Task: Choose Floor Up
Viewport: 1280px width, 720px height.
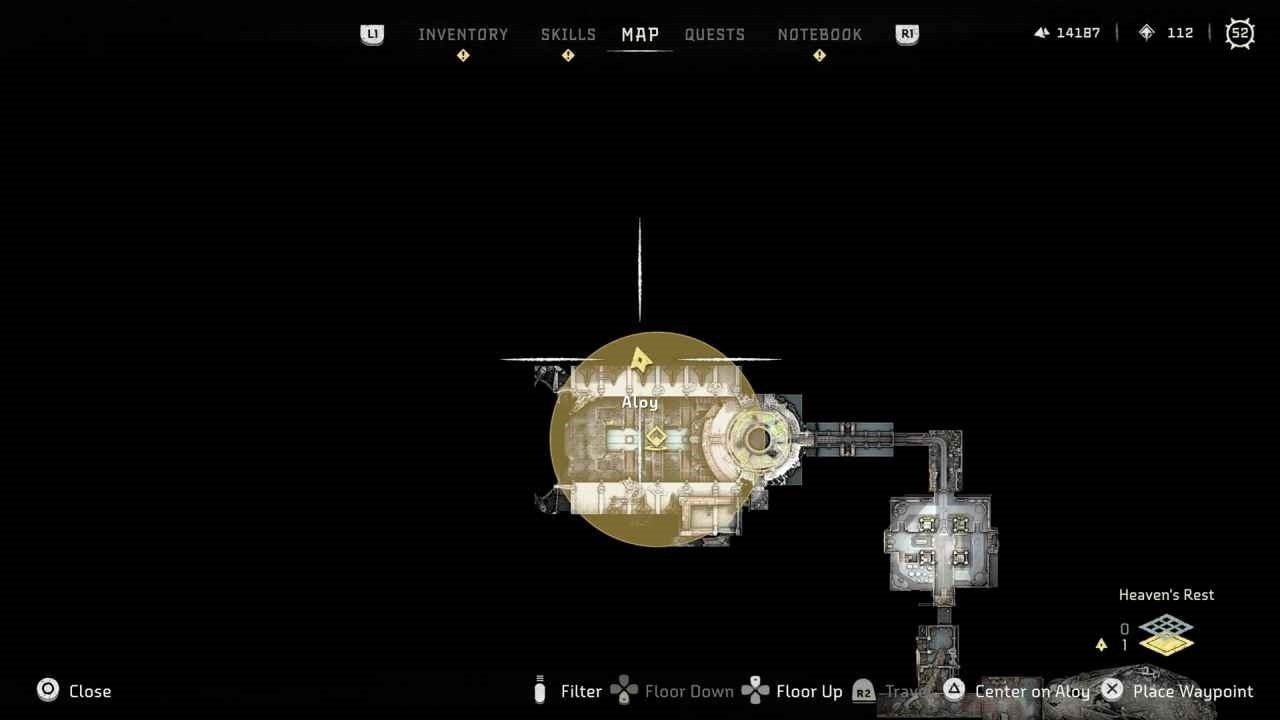Action: [793, 691]
